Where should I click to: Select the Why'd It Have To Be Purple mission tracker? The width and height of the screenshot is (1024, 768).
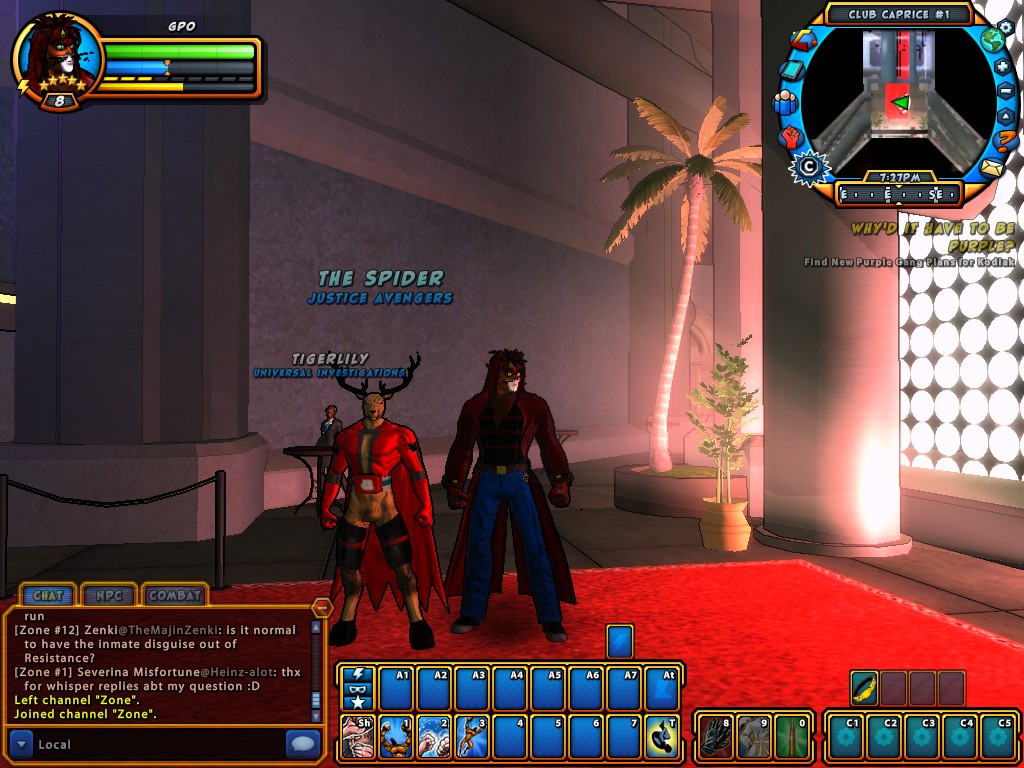point(933,237)
